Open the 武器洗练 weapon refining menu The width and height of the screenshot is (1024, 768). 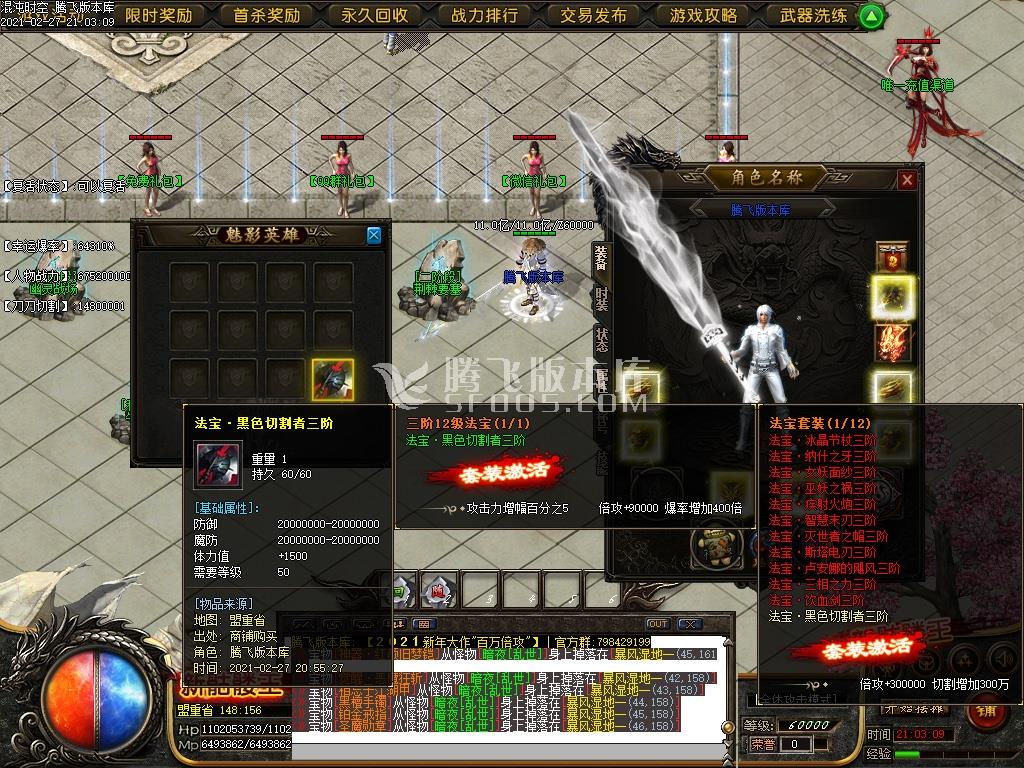point(812,15)
